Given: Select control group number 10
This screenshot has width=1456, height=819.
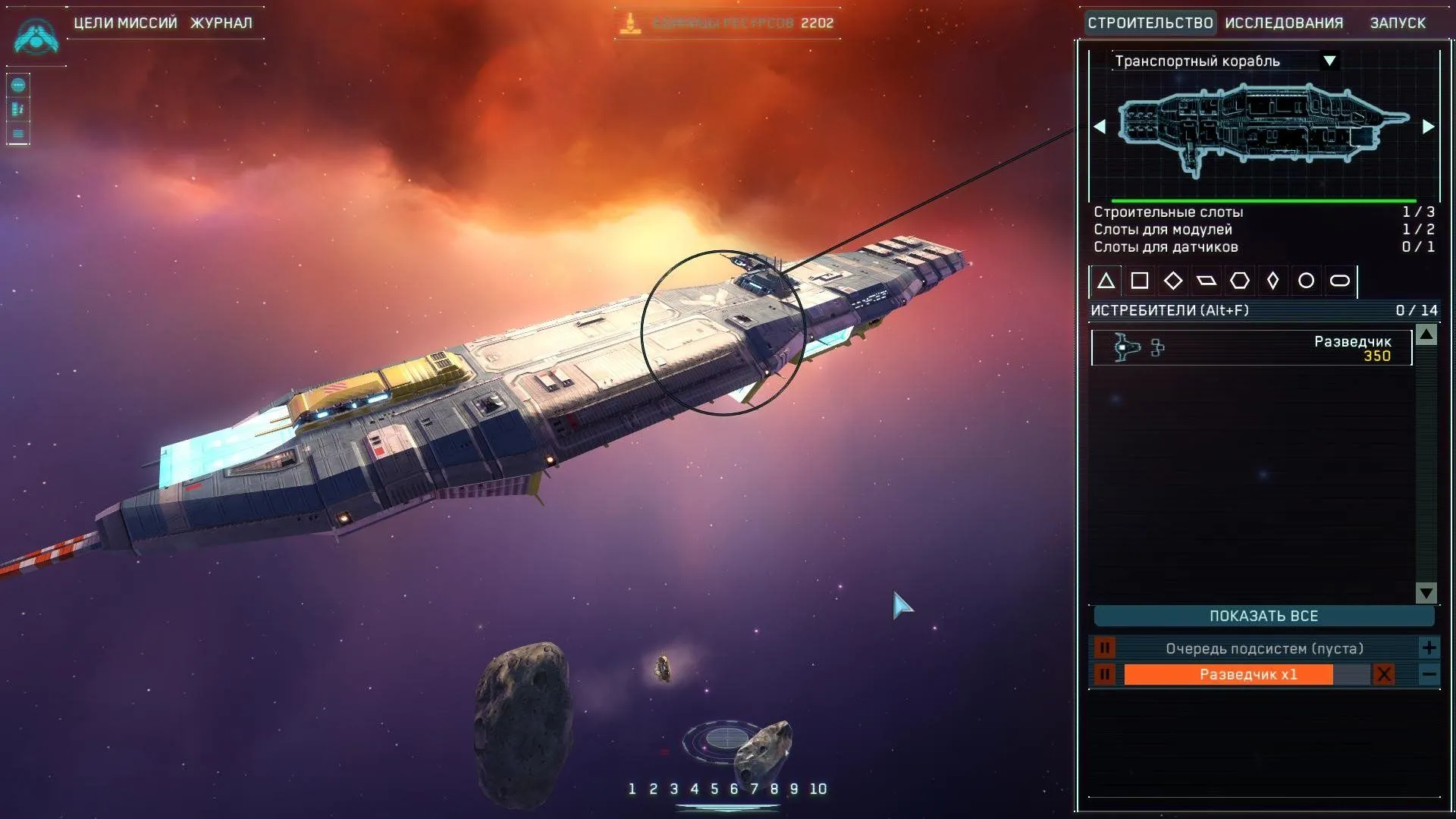Looking at the screenshot, I should coord(817,789).
